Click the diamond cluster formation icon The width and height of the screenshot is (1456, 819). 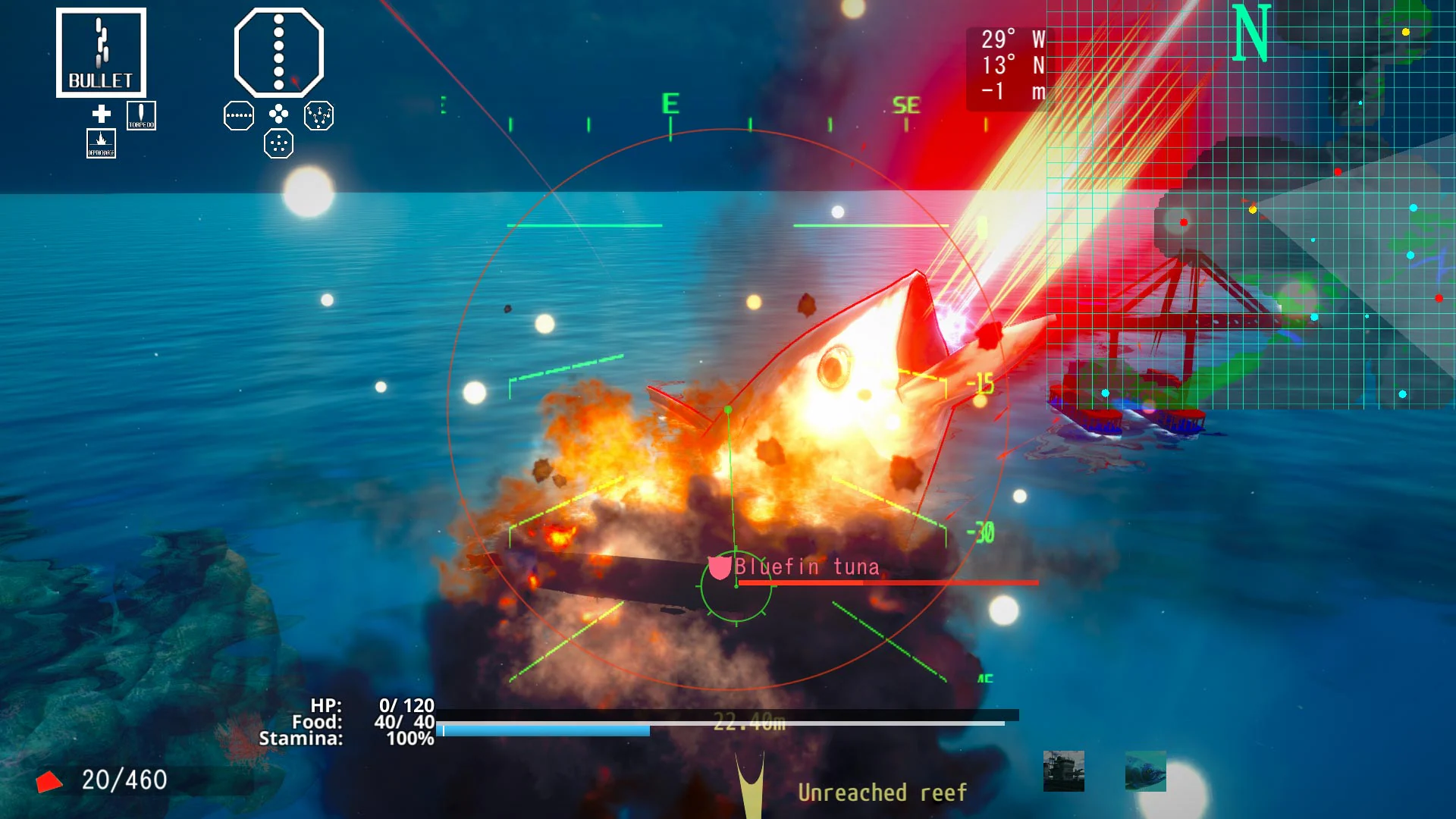point(278,115)
